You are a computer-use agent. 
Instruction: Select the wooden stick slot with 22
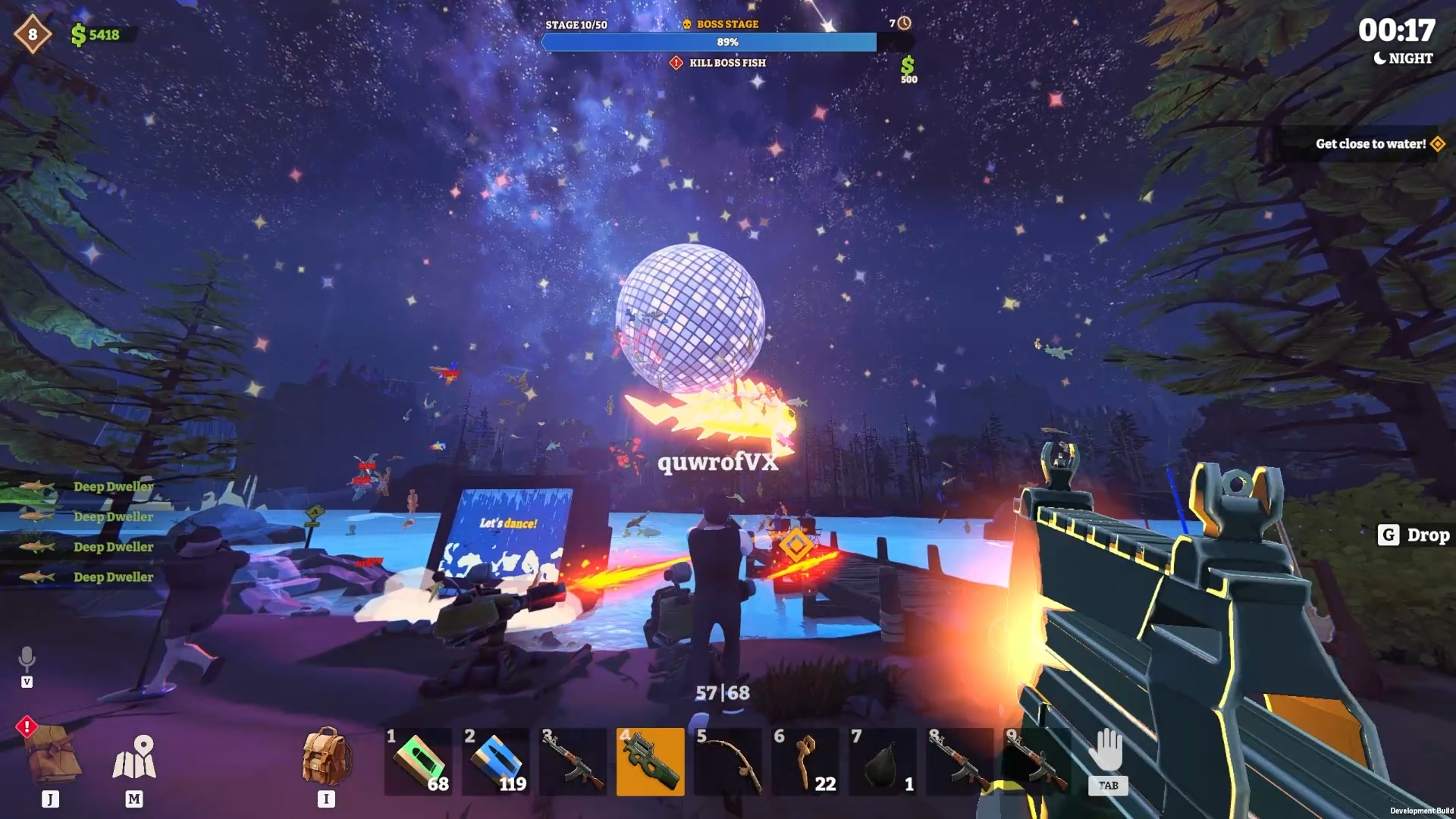[x=805, y=761]
